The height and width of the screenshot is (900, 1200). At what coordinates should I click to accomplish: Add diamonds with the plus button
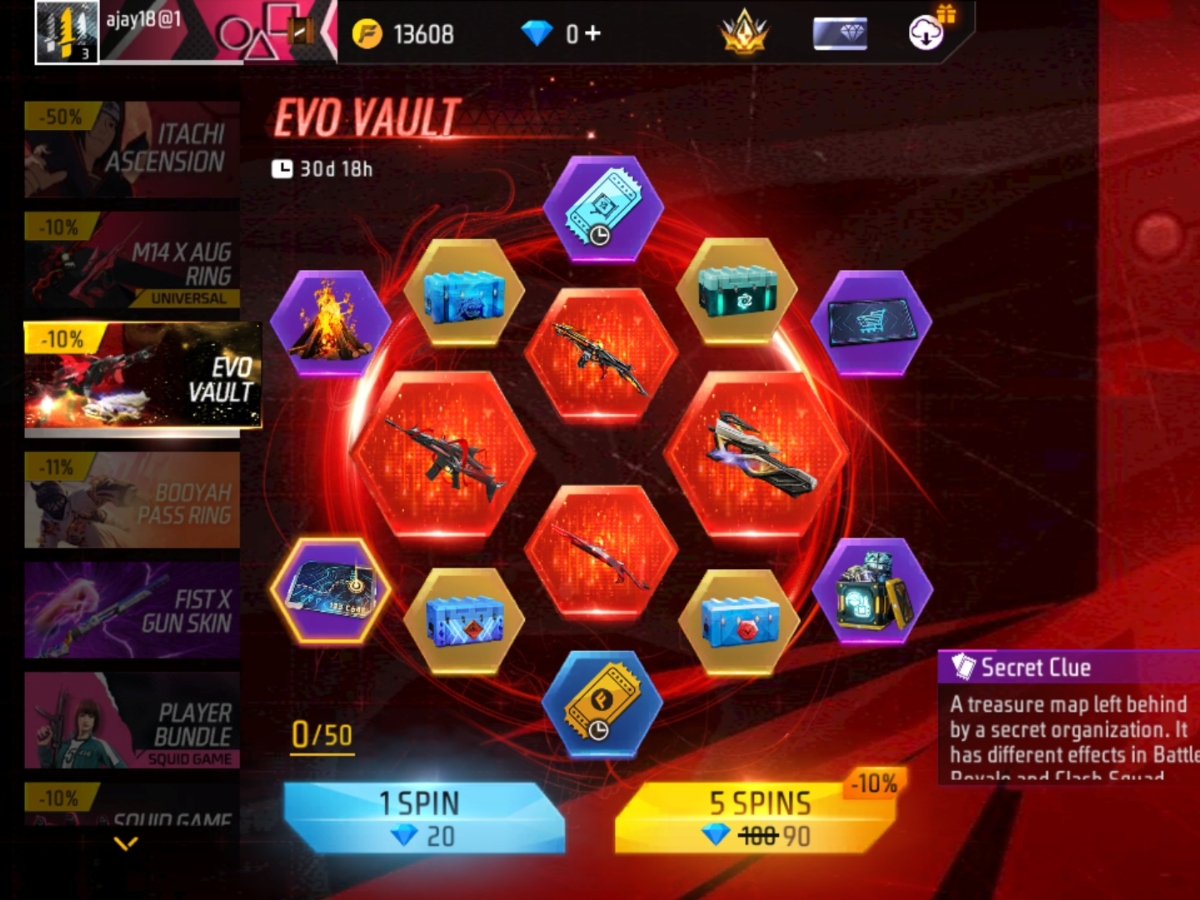pos(592,33)
